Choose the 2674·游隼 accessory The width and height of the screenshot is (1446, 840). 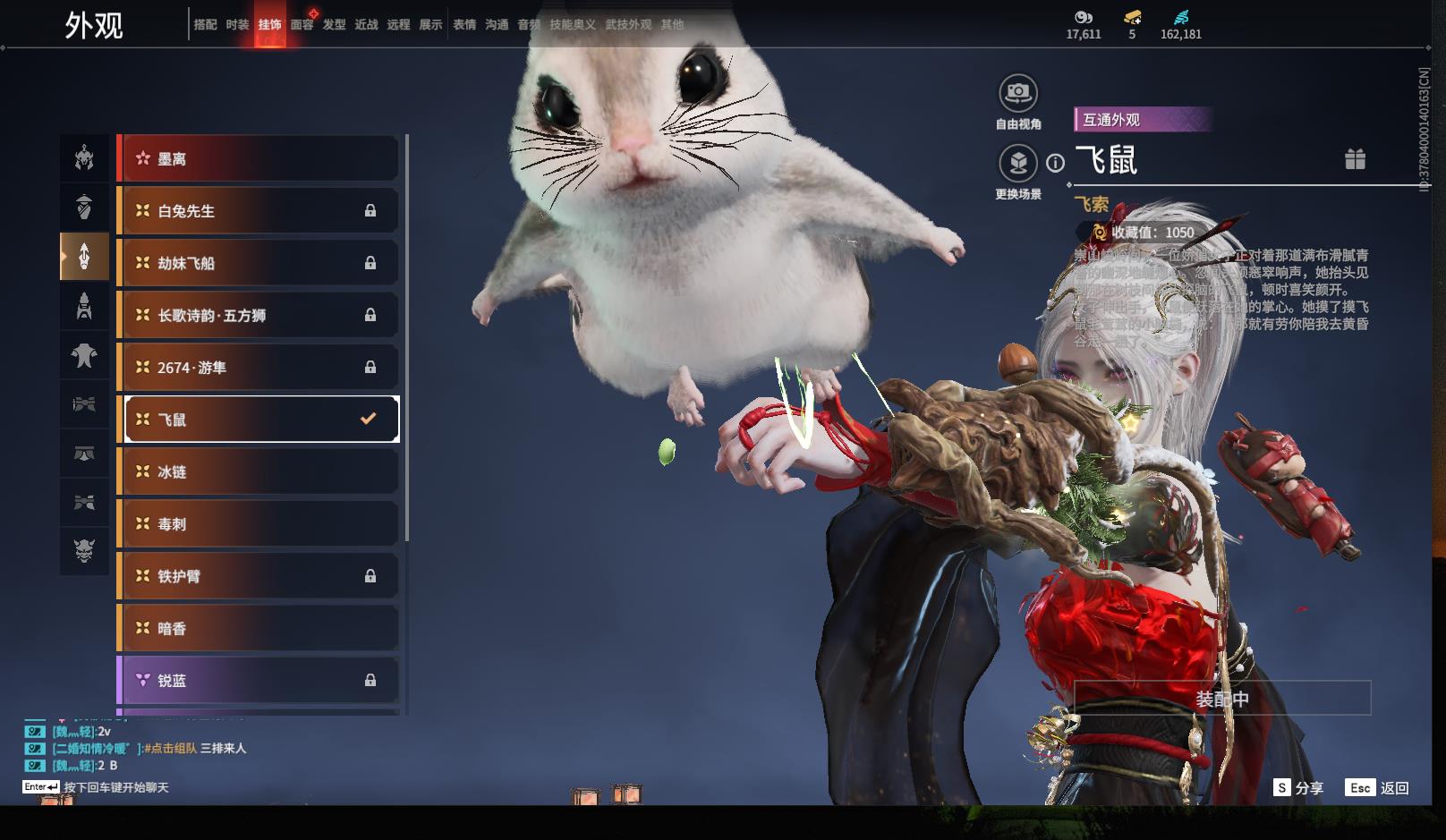[259, 368]
